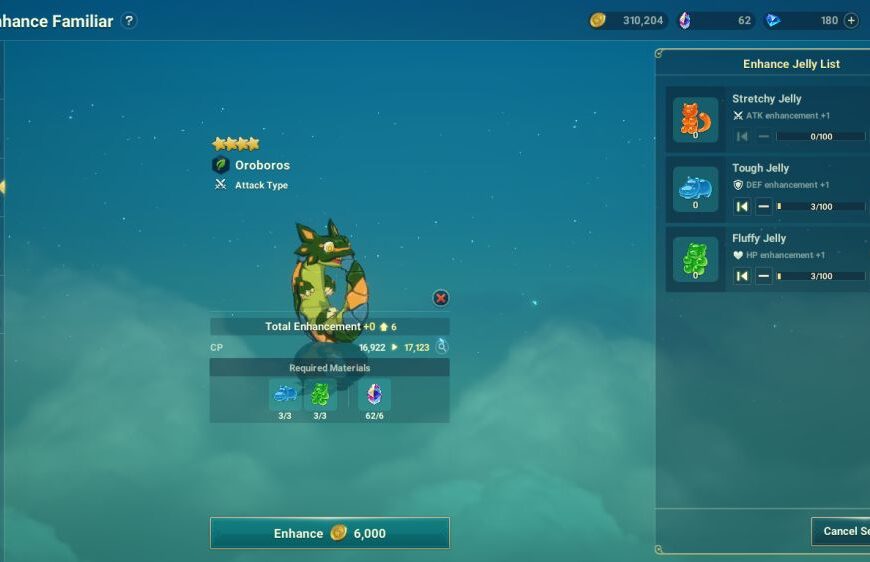870x562 pixels.
Task: Click the Enhance button costing 6,000
Action: pos(329,533)
